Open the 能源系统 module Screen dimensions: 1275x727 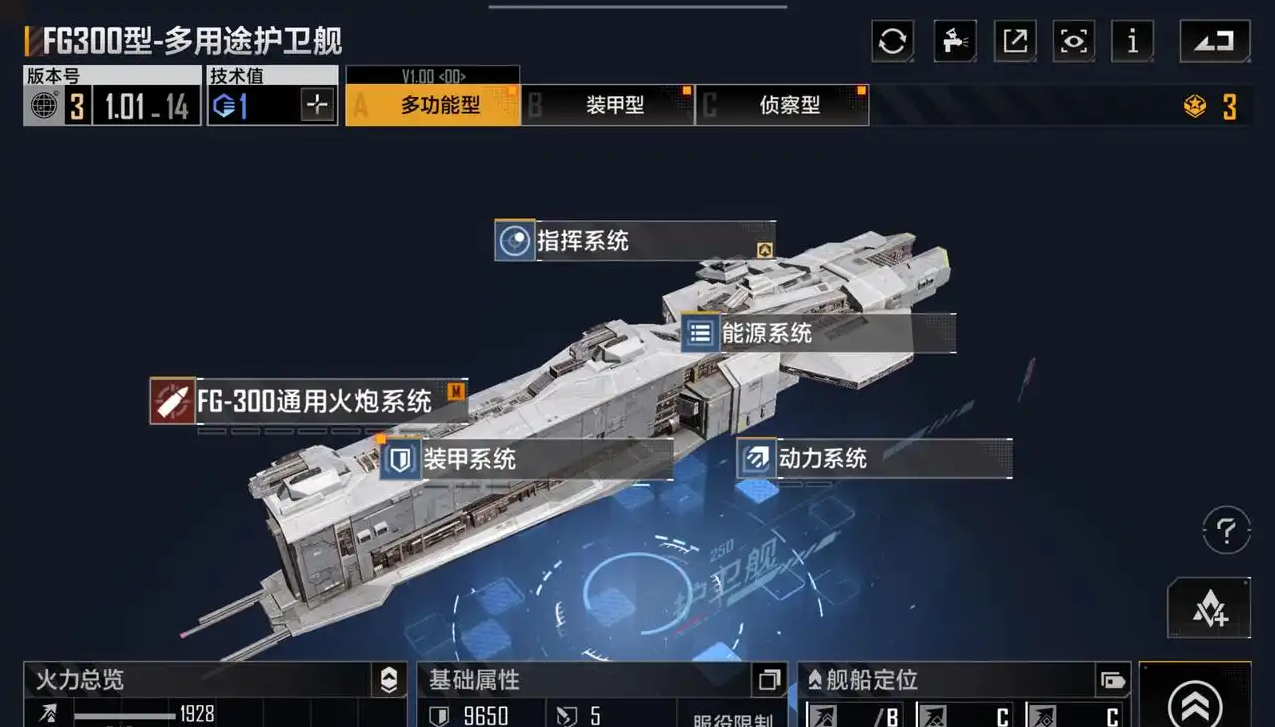(817, 333)
